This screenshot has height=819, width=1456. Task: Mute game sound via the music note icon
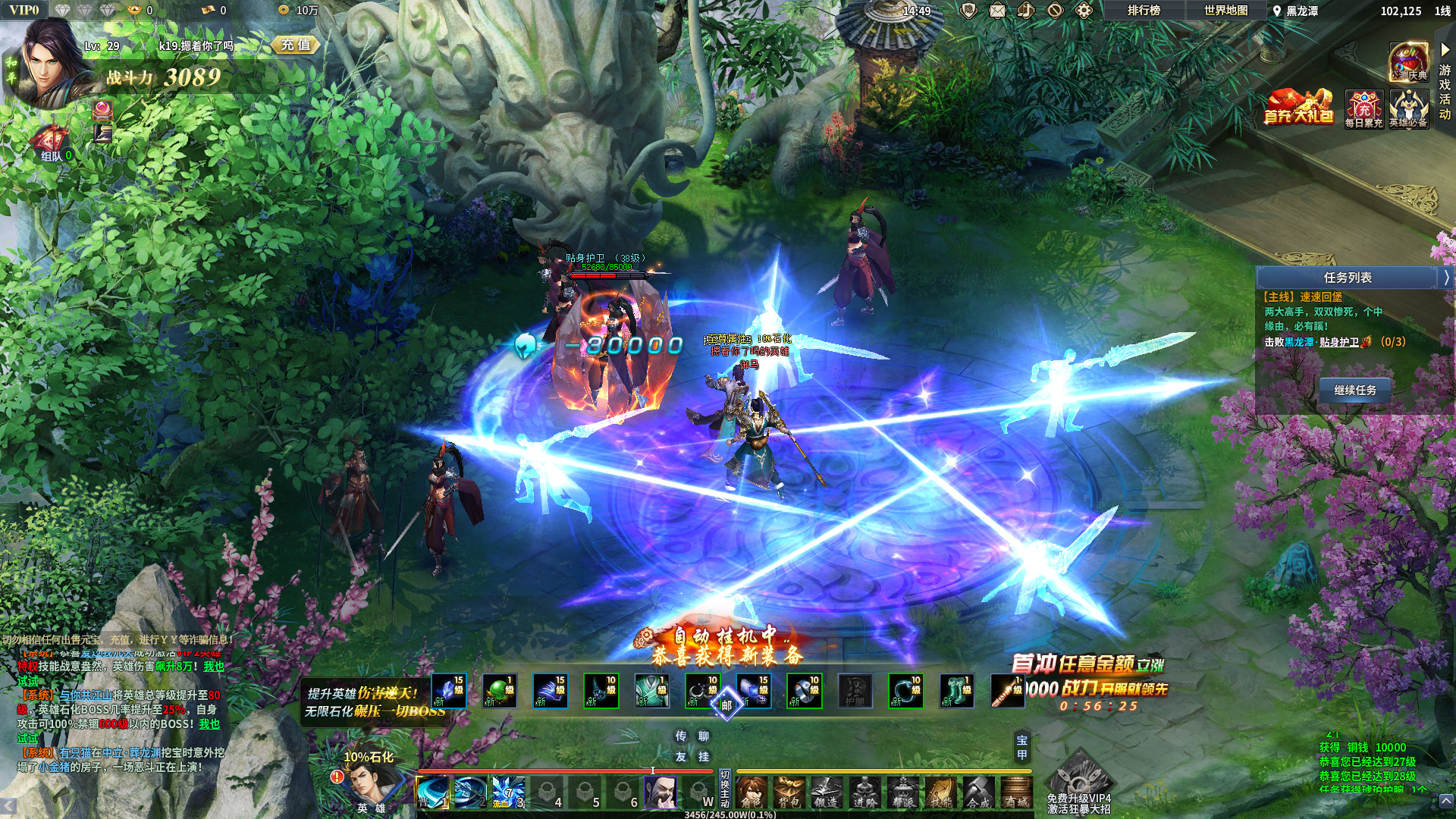1026,11
